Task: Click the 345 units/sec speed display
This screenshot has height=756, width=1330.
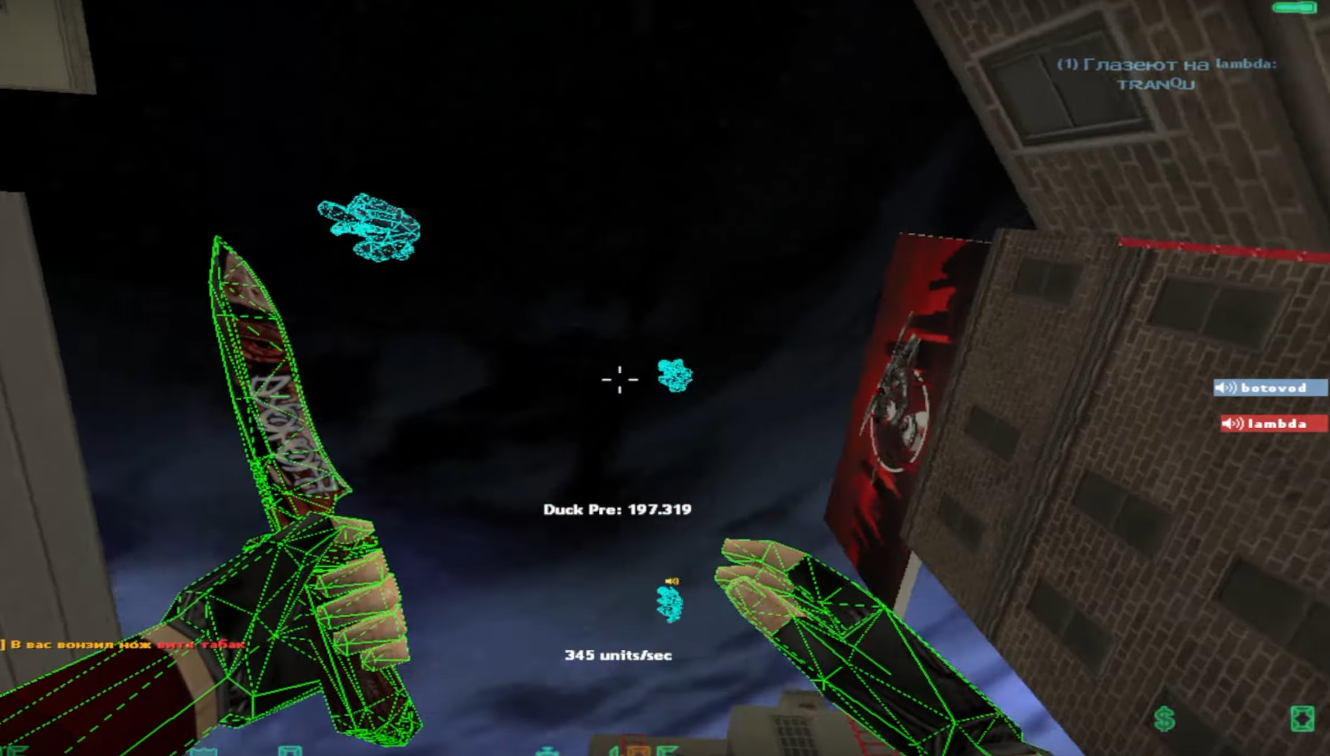Action: pyautogui.click(x=620, y=654)
